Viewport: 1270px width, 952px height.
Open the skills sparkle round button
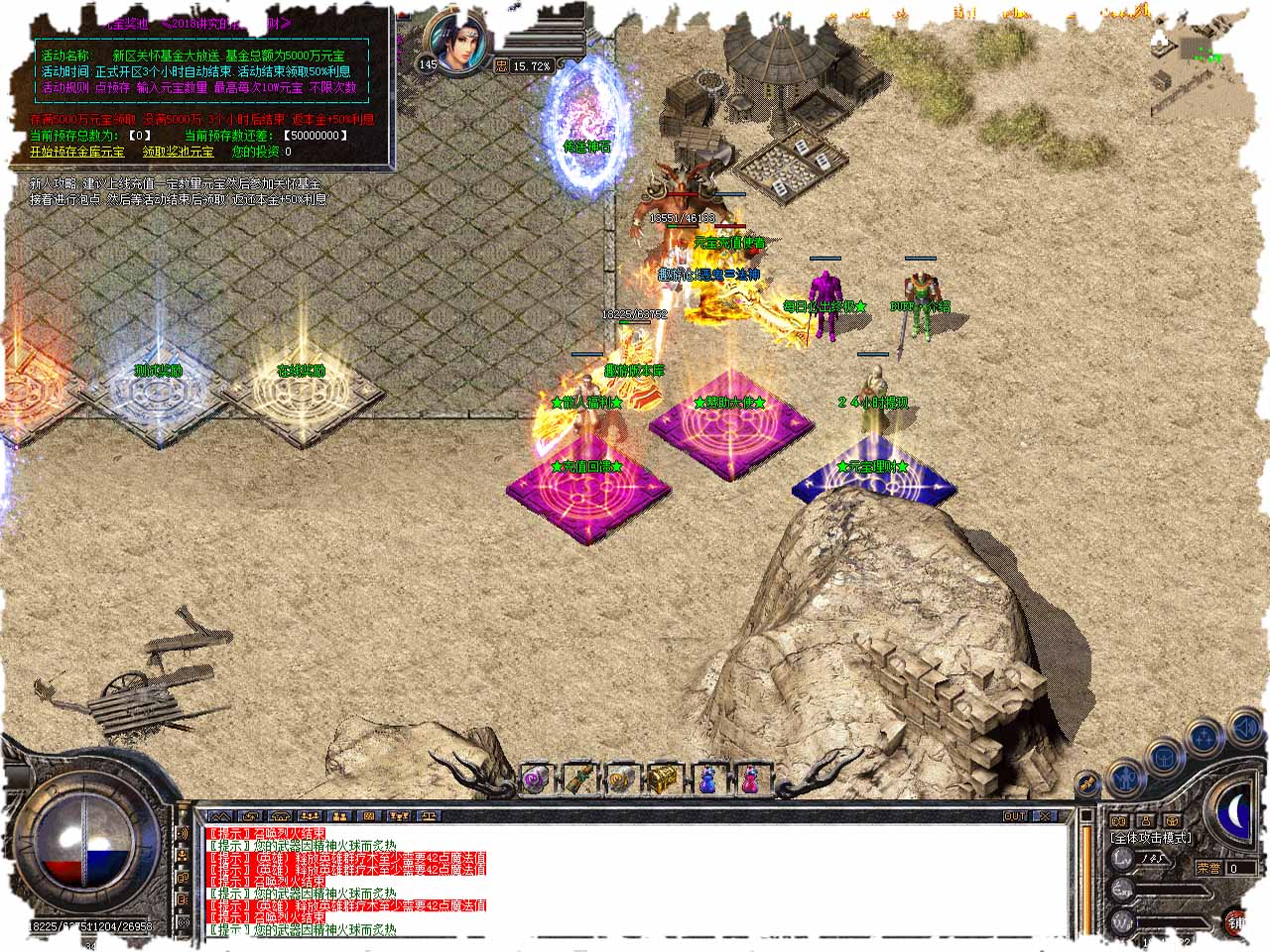click(1204, 740)
